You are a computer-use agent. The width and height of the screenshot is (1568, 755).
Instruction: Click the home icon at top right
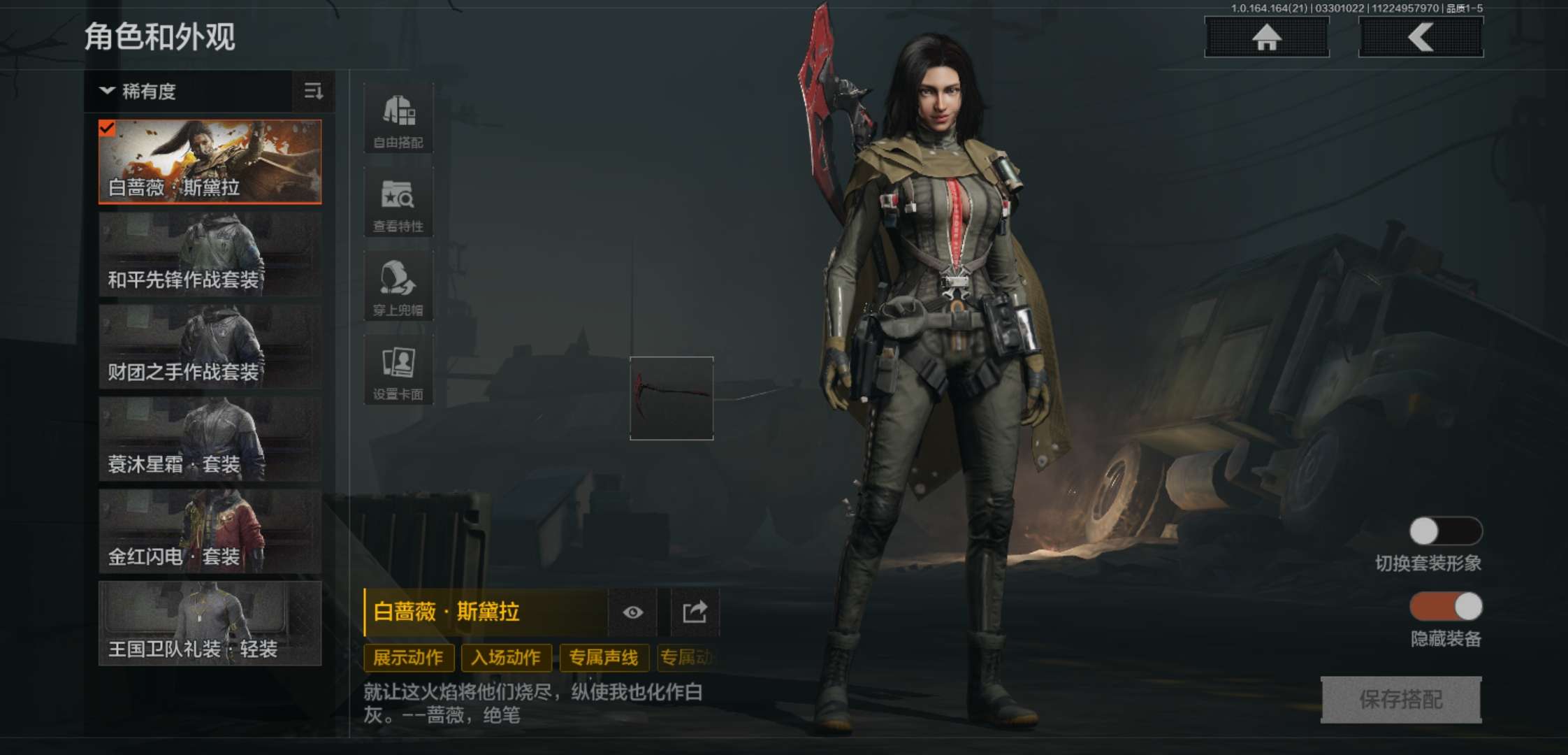tap(1266, 38)
